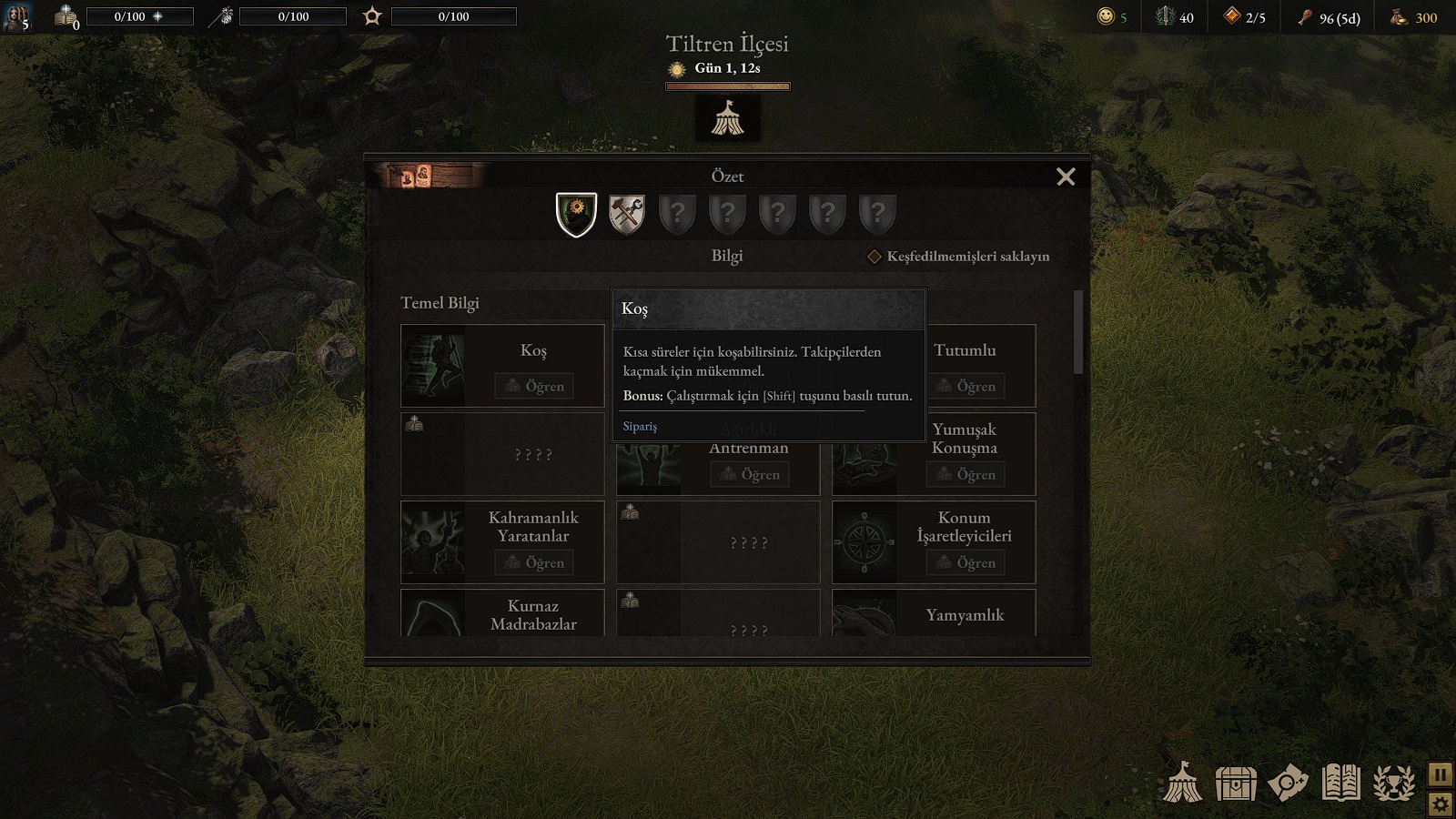Learn Yumuşak Konuşma via Öğren button

coord(966,474)
